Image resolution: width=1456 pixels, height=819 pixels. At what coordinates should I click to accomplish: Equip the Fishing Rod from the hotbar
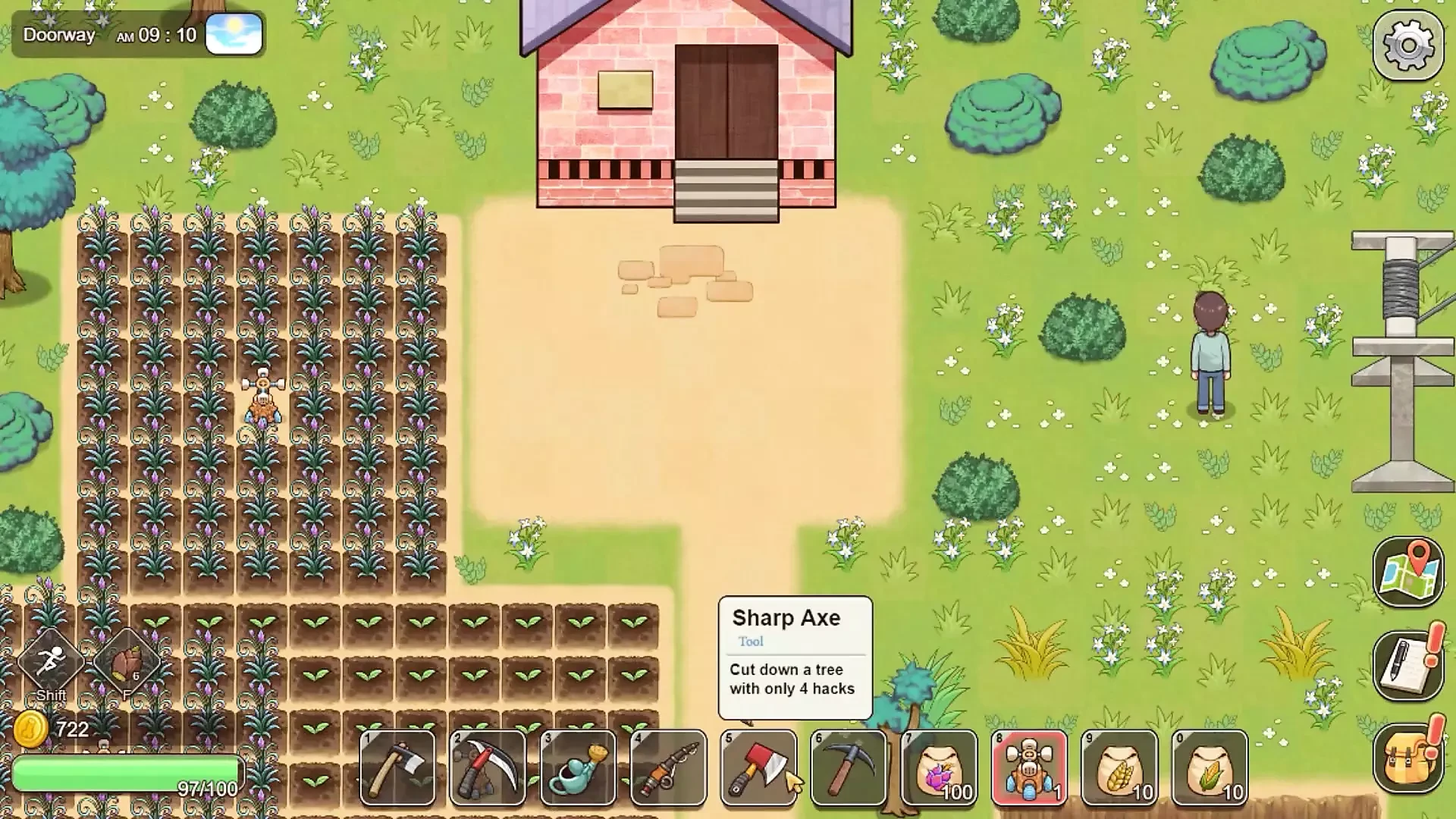[x=670, y=767]
